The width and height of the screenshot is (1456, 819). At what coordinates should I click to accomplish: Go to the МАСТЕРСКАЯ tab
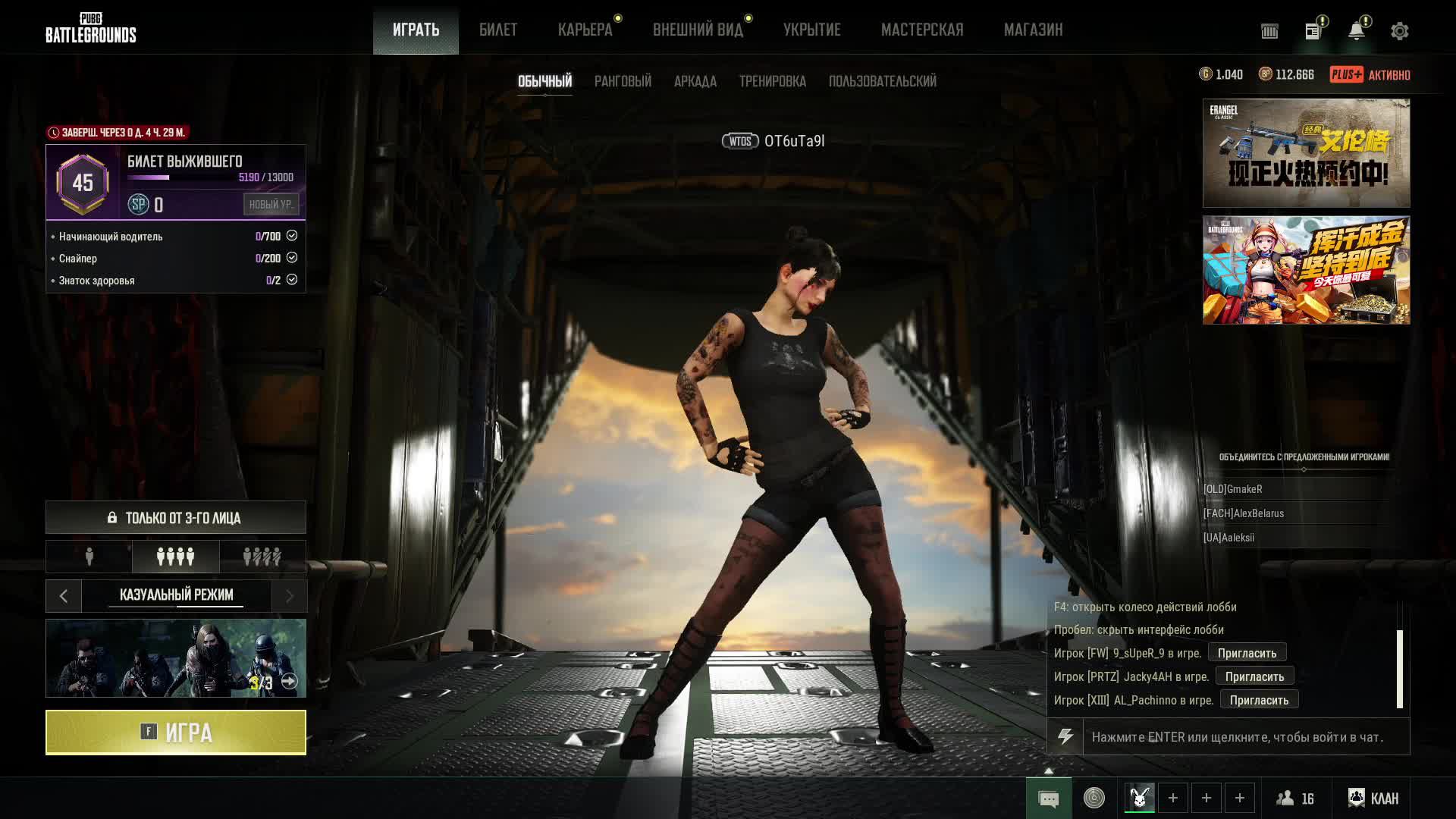pyautogui.click(x=922, y=30)
